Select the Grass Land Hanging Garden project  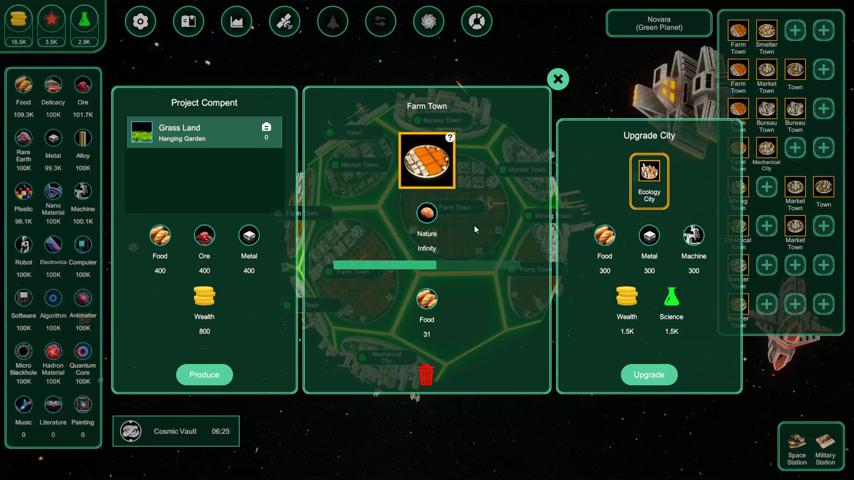204,132
